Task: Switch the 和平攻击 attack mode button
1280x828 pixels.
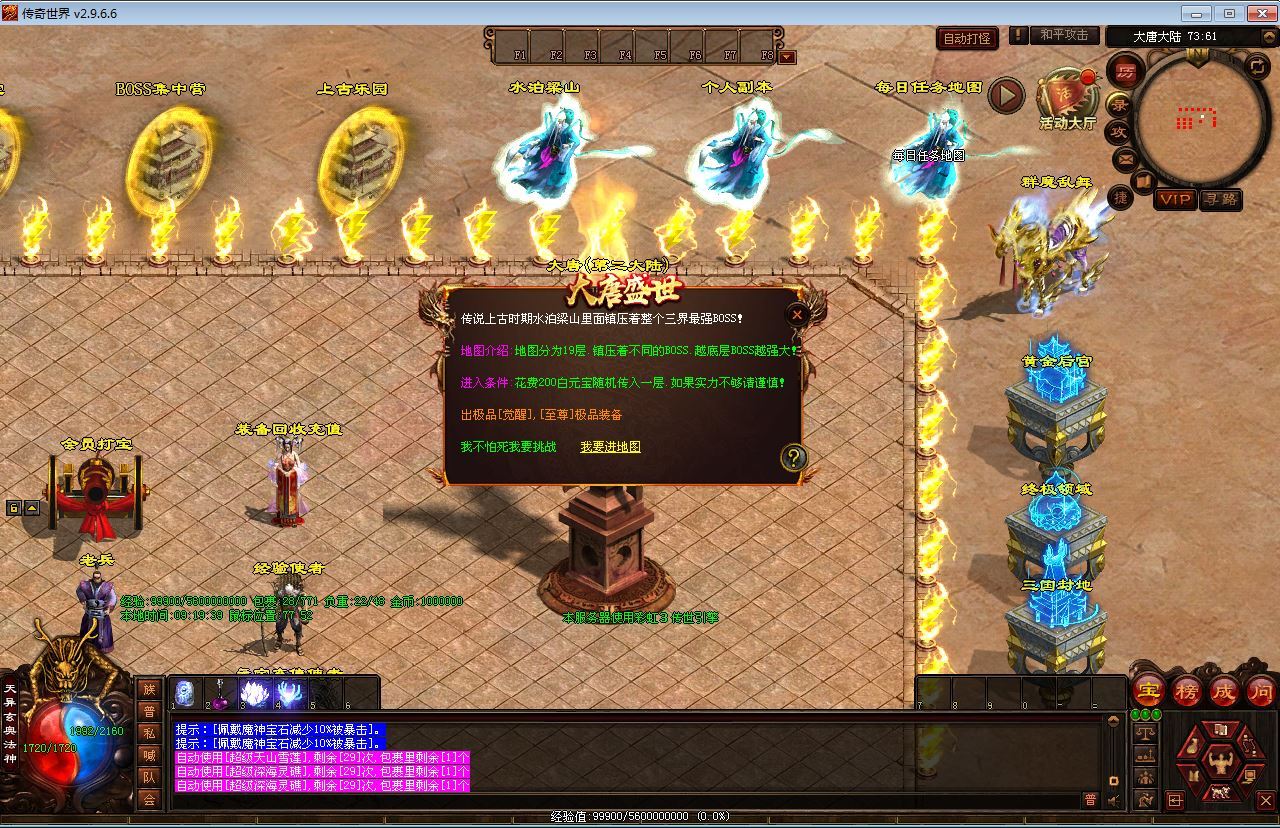Action: pyautogui.click(x=1063, y=35)
